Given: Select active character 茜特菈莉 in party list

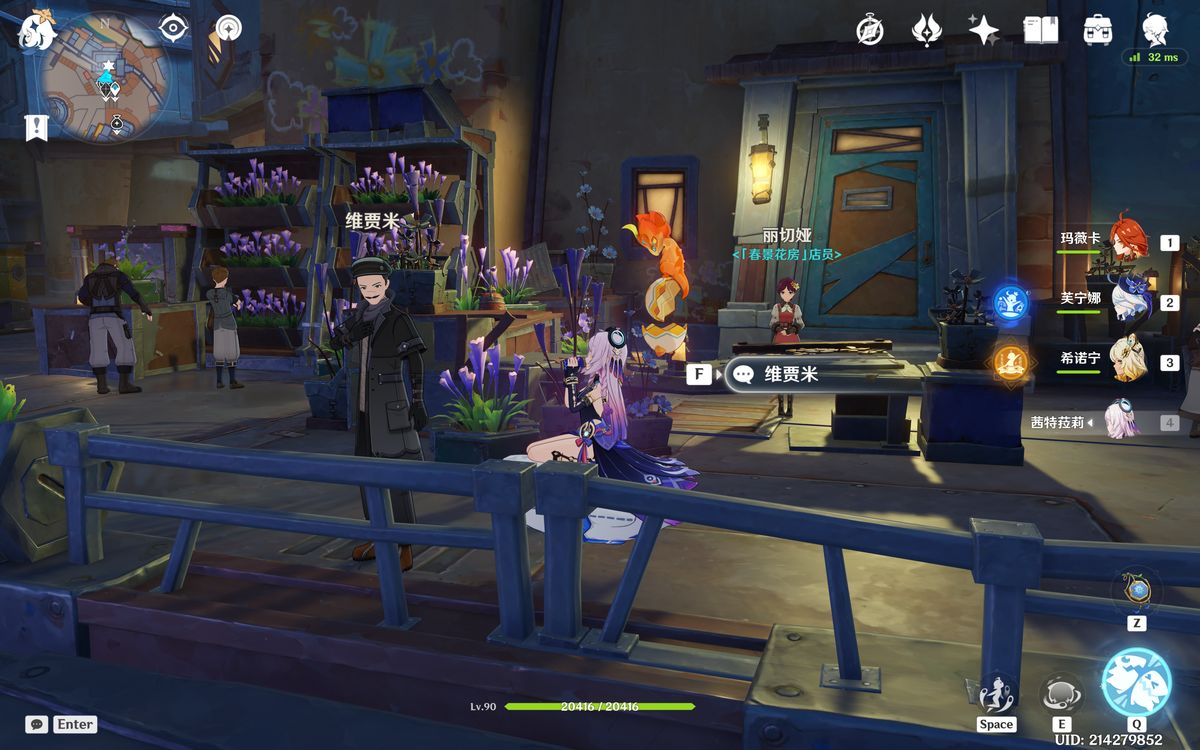Looking at the screenshot, I should click(x=1122, y=421).
